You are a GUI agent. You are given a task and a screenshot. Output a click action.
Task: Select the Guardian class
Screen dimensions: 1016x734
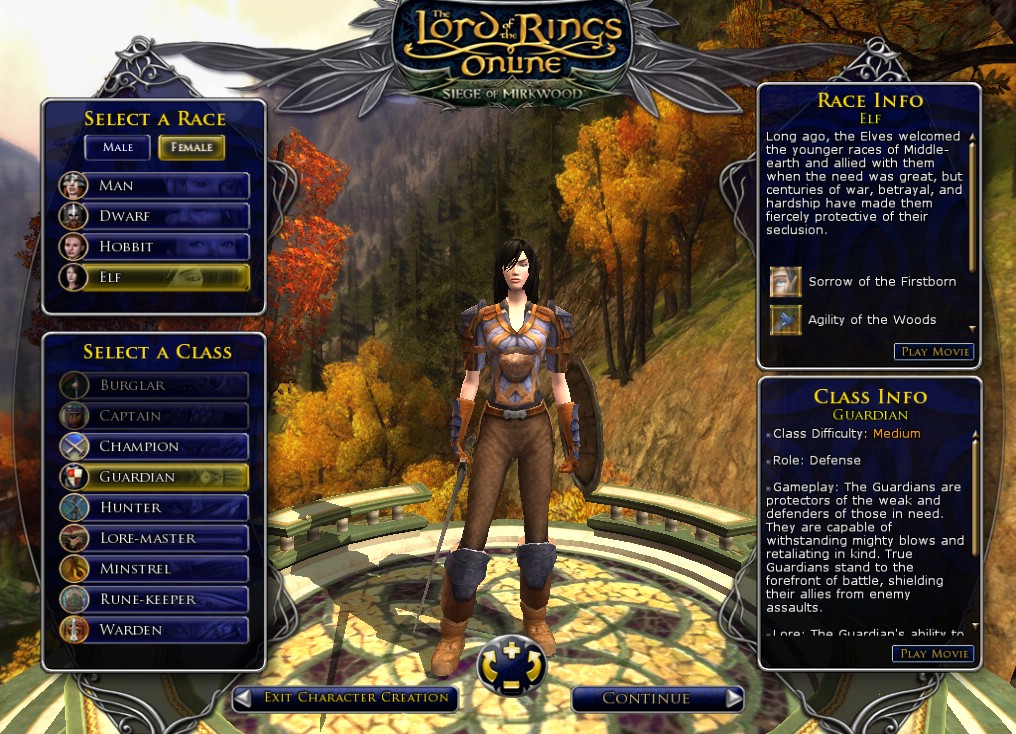click(x=154, y=477)
